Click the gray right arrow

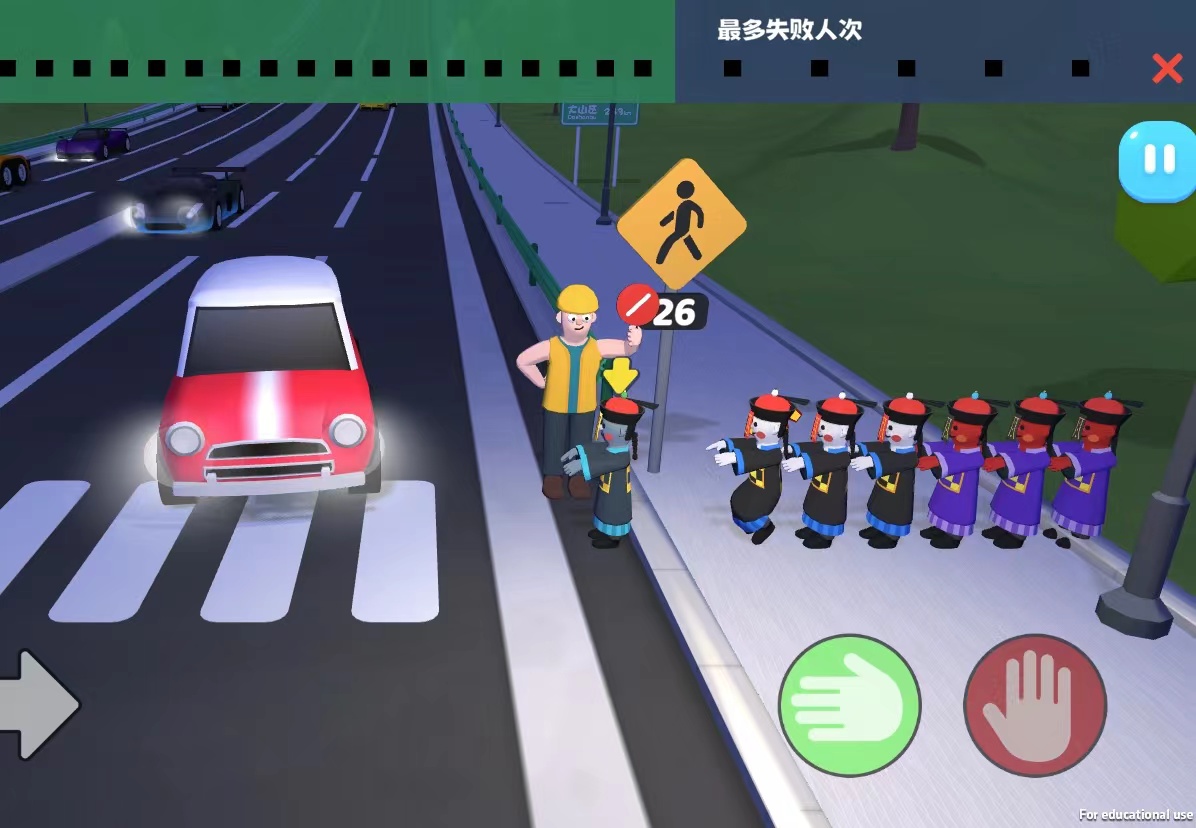pyautogui.click(x=38, y=704)
